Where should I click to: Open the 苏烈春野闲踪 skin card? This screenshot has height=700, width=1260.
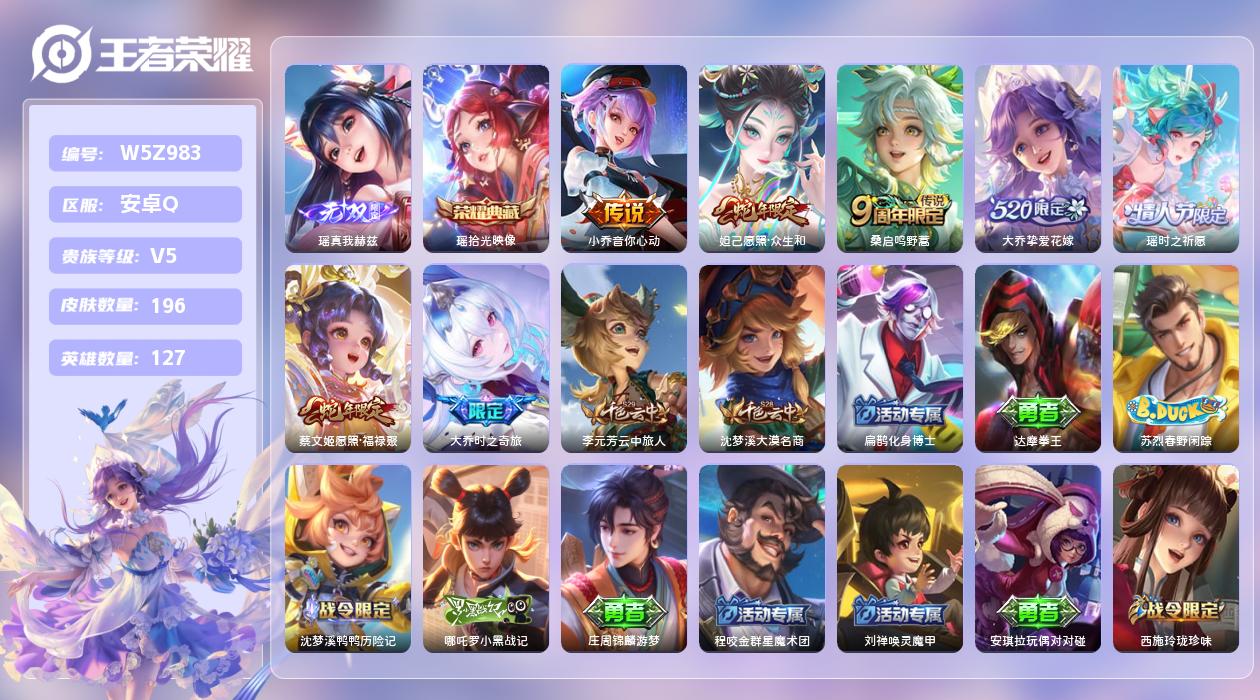click(x=1175, y=358)
